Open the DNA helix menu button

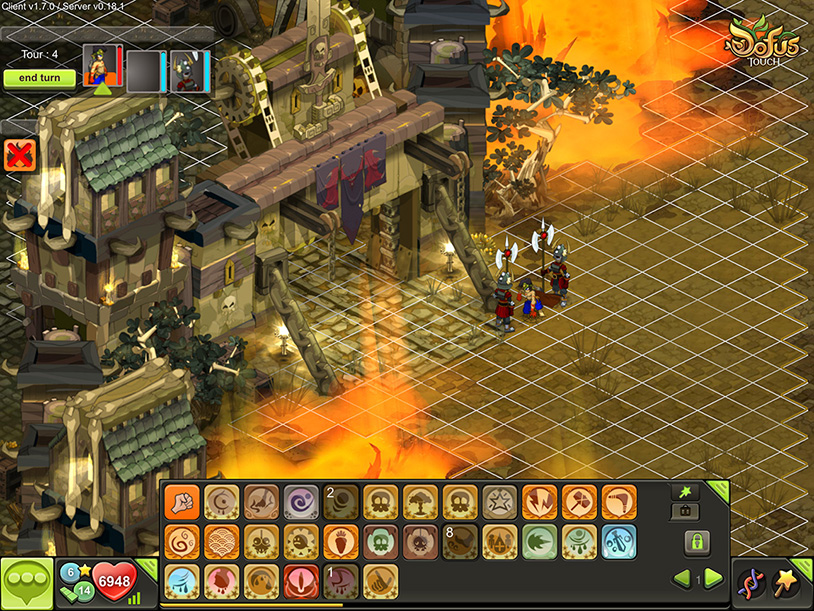[751, 583]
